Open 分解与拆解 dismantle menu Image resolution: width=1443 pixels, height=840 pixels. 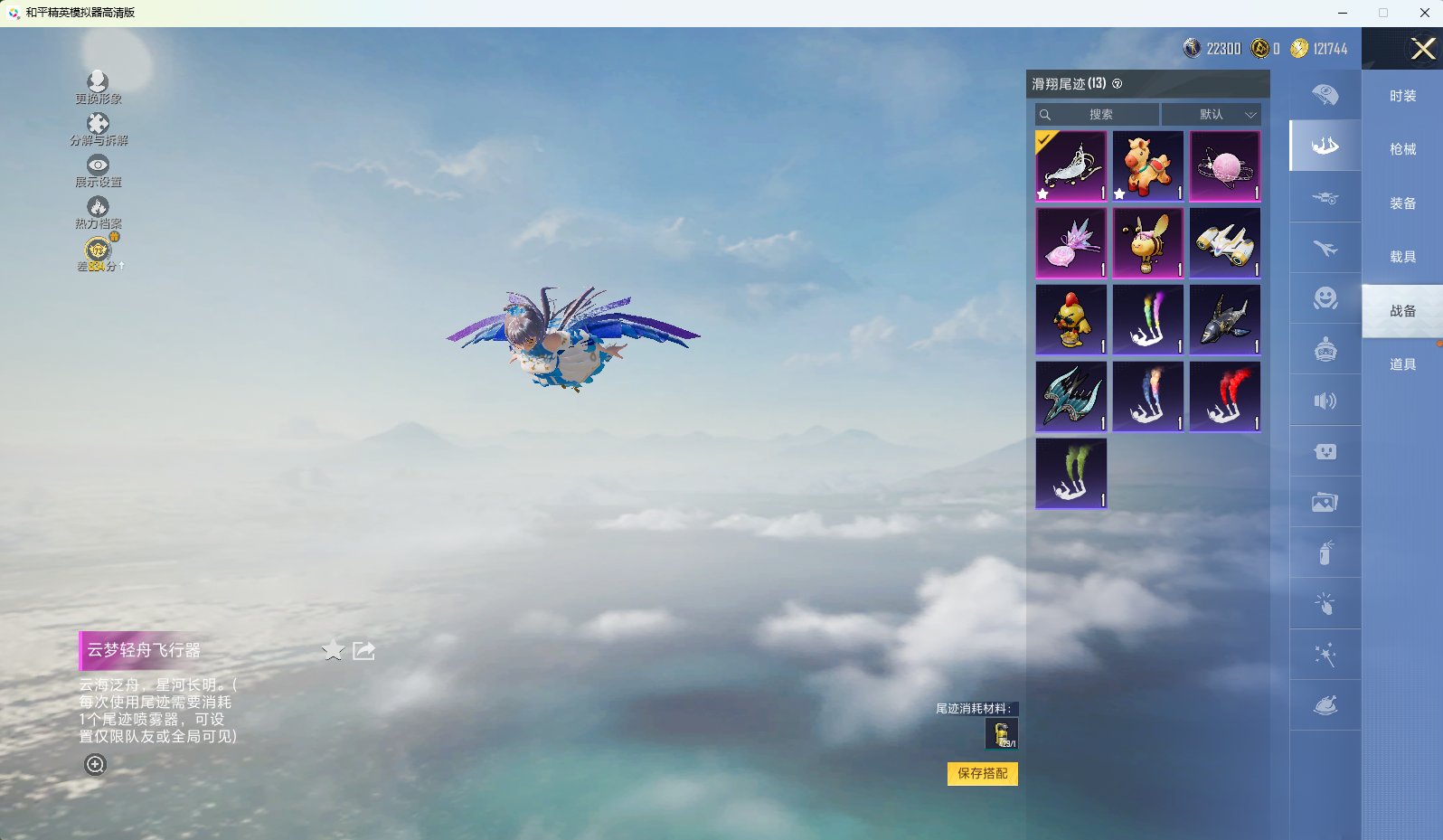98,129
